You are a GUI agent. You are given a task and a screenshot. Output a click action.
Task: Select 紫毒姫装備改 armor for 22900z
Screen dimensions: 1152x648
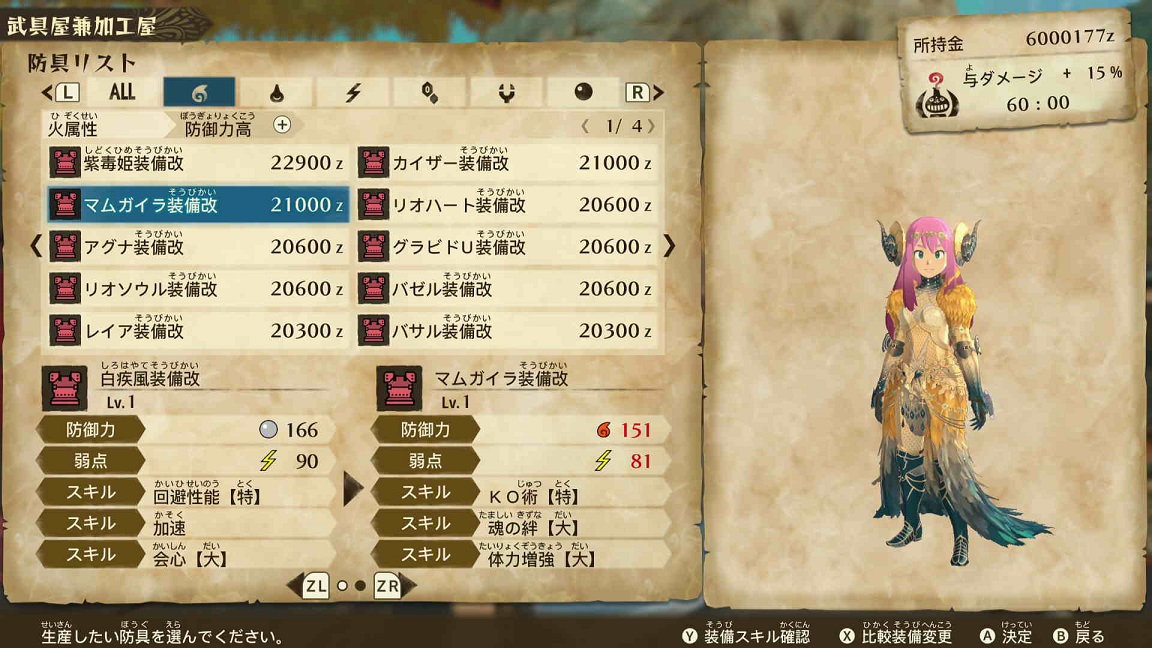pos(198,162)
